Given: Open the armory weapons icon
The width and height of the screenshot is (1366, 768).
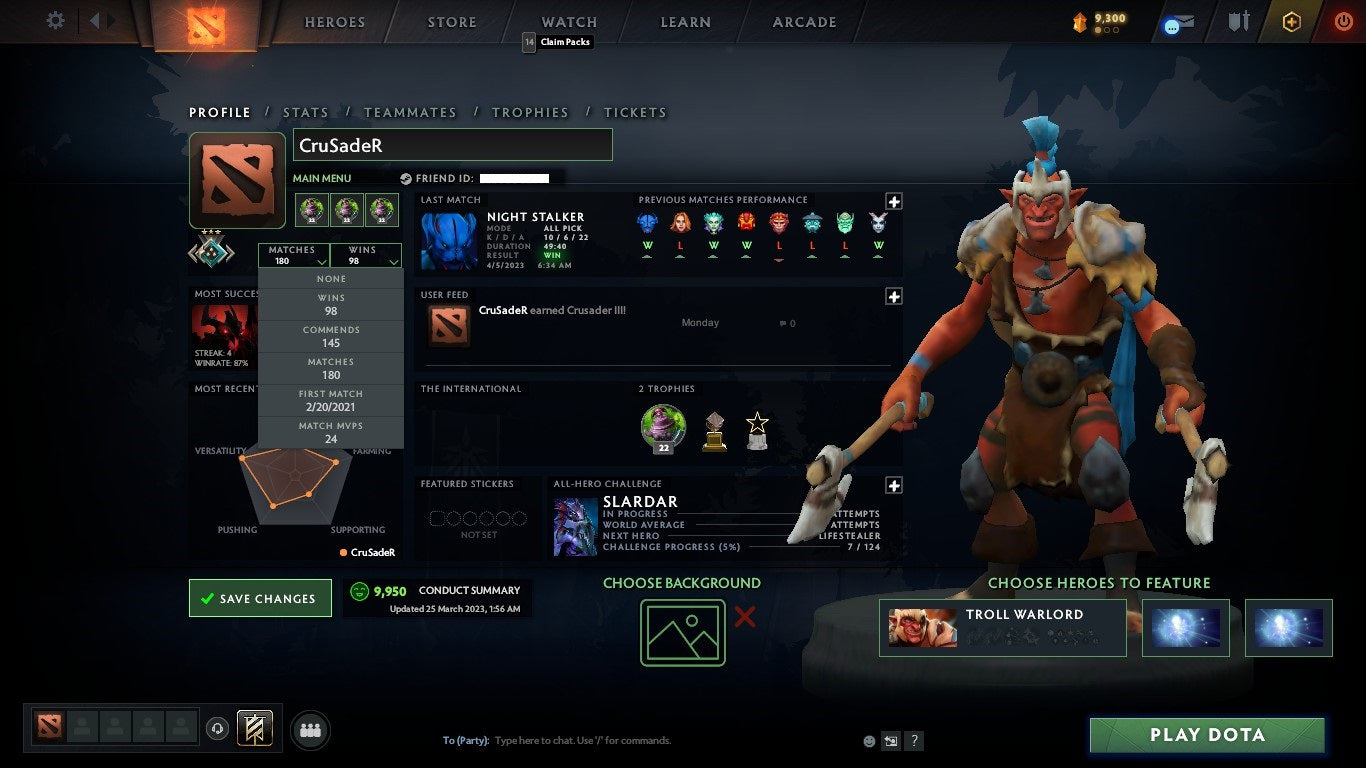Looking at the screenshot, I should 1239,21.
